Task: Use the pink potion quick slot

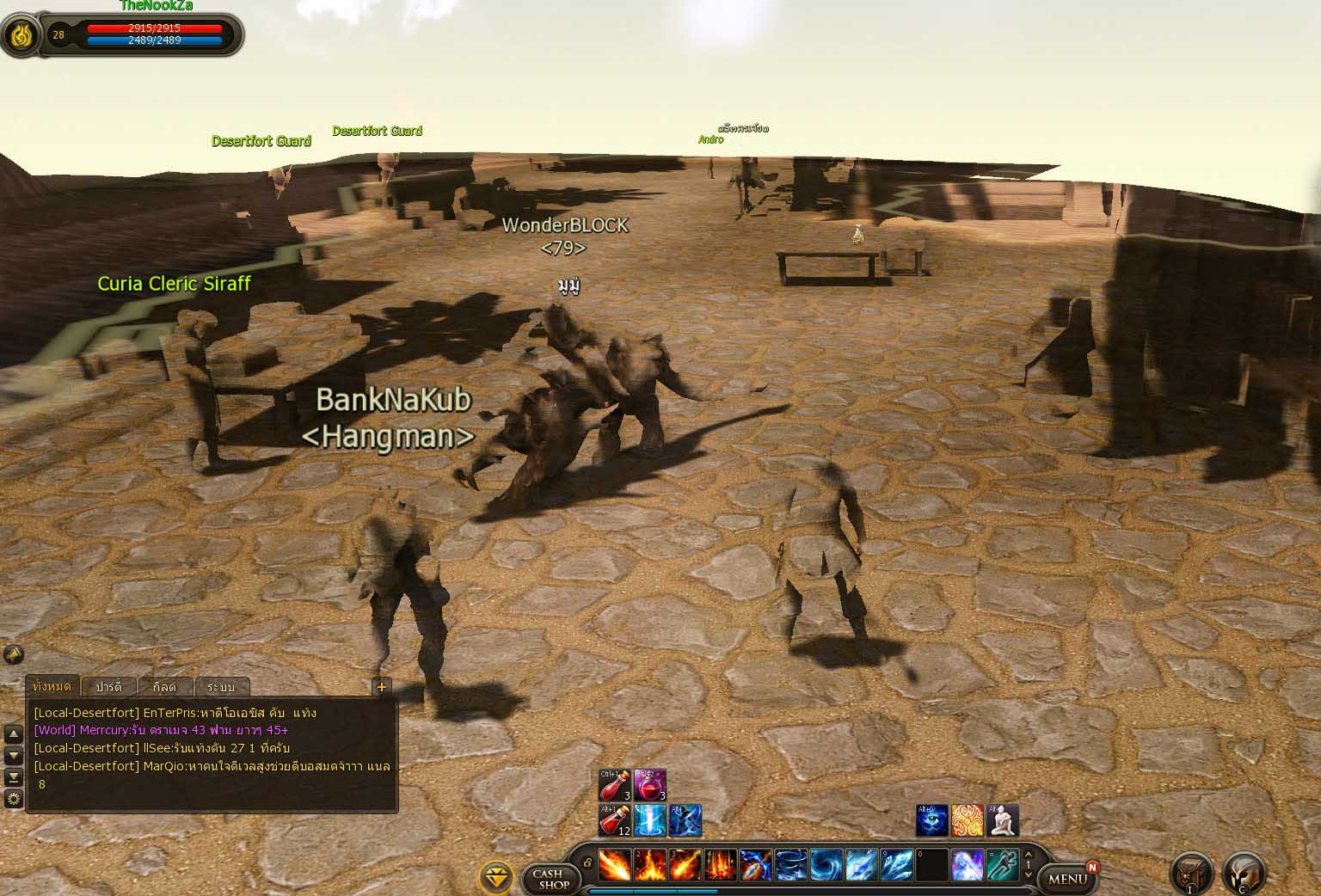Action: [x=650, y=786]
